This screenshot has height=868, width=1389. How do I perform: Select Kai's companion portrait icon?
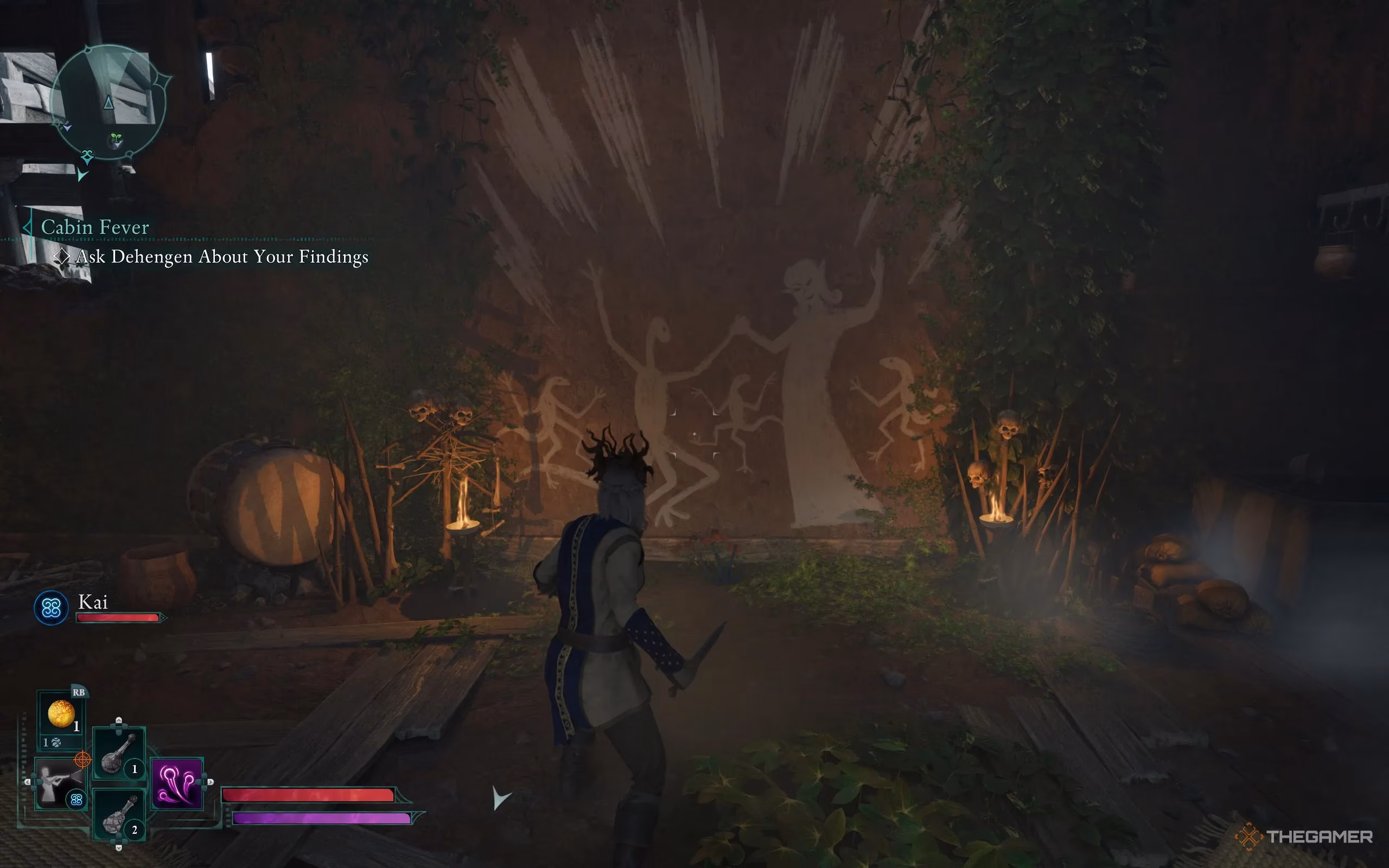pos(51,608)
